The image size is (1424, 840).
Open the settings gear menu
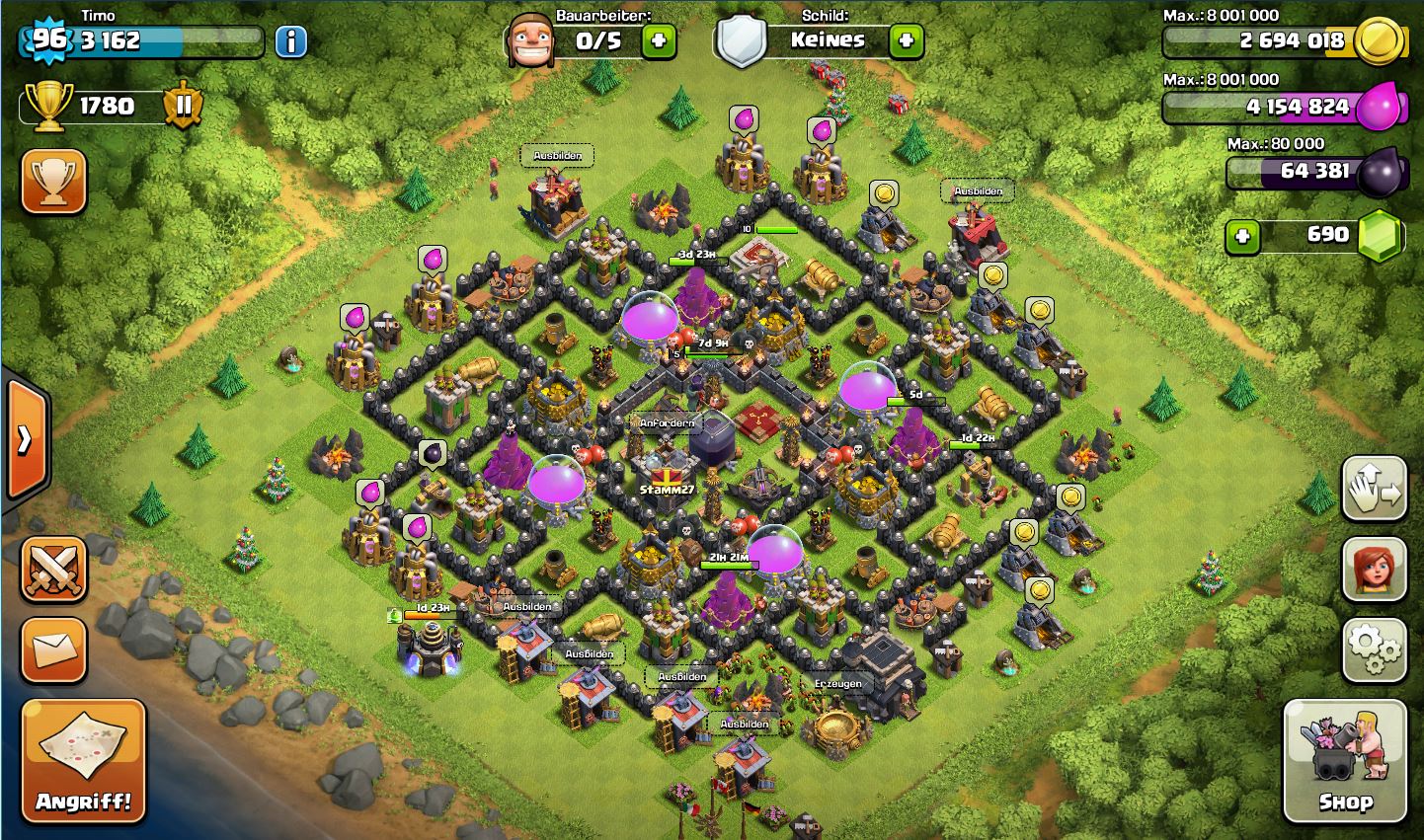click(x=1374, y=650)
